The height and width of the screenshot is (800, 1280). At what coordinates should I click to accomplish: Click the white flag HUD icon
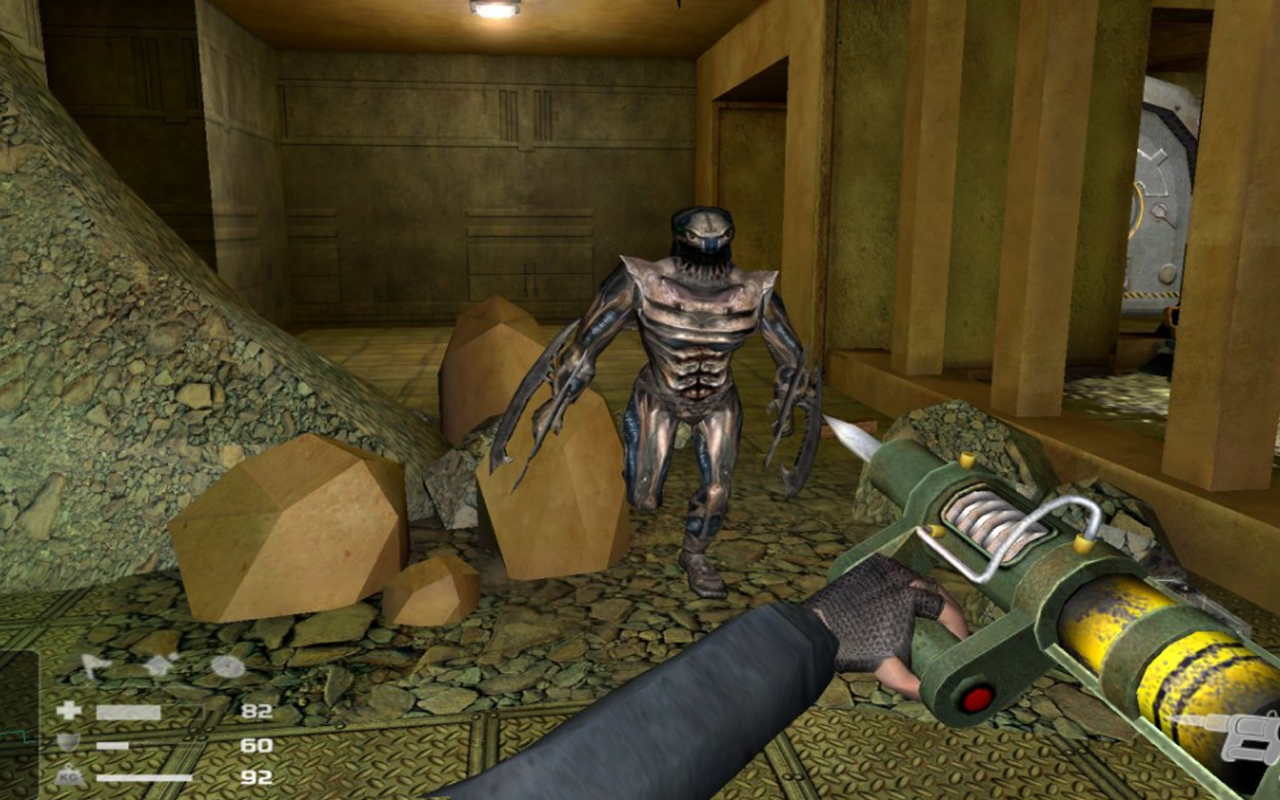point(97,666)
